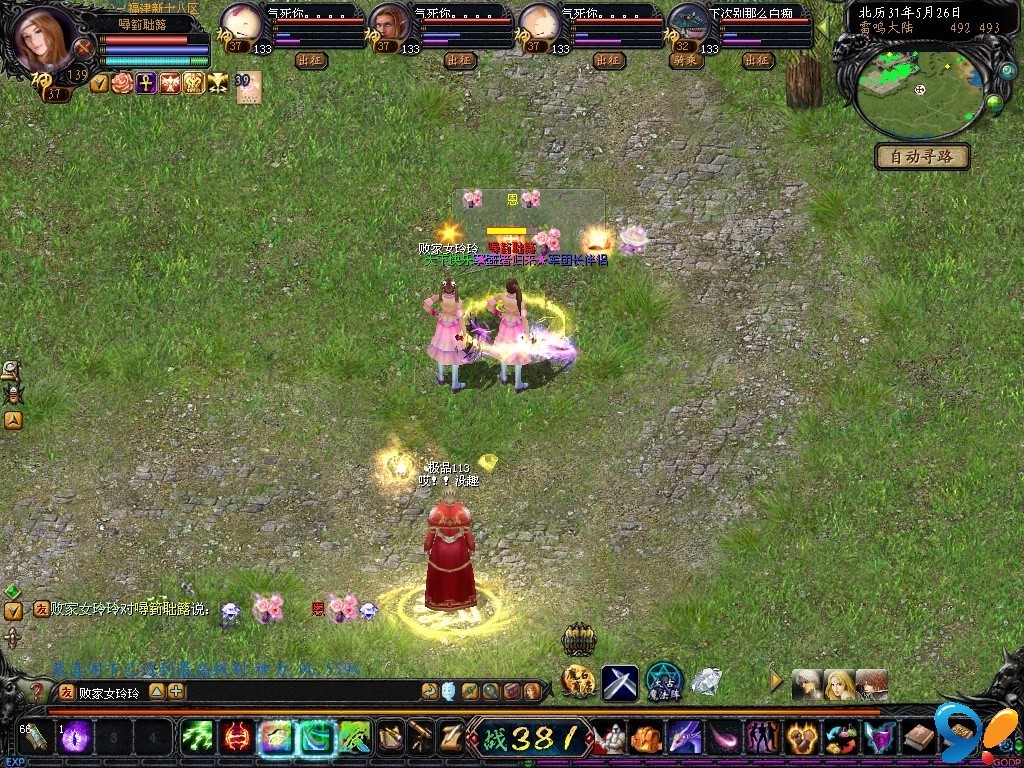
Task: Activate the purple orb skill slot
Action: 77,738
